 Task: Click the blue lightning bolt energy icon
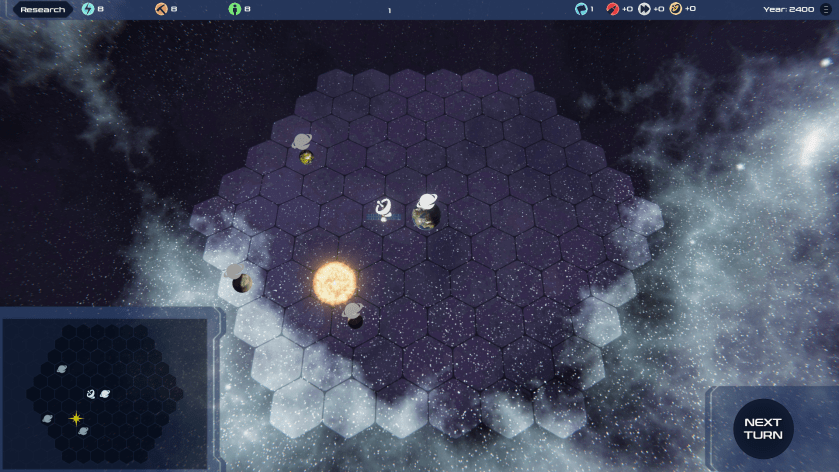point(88,9)
